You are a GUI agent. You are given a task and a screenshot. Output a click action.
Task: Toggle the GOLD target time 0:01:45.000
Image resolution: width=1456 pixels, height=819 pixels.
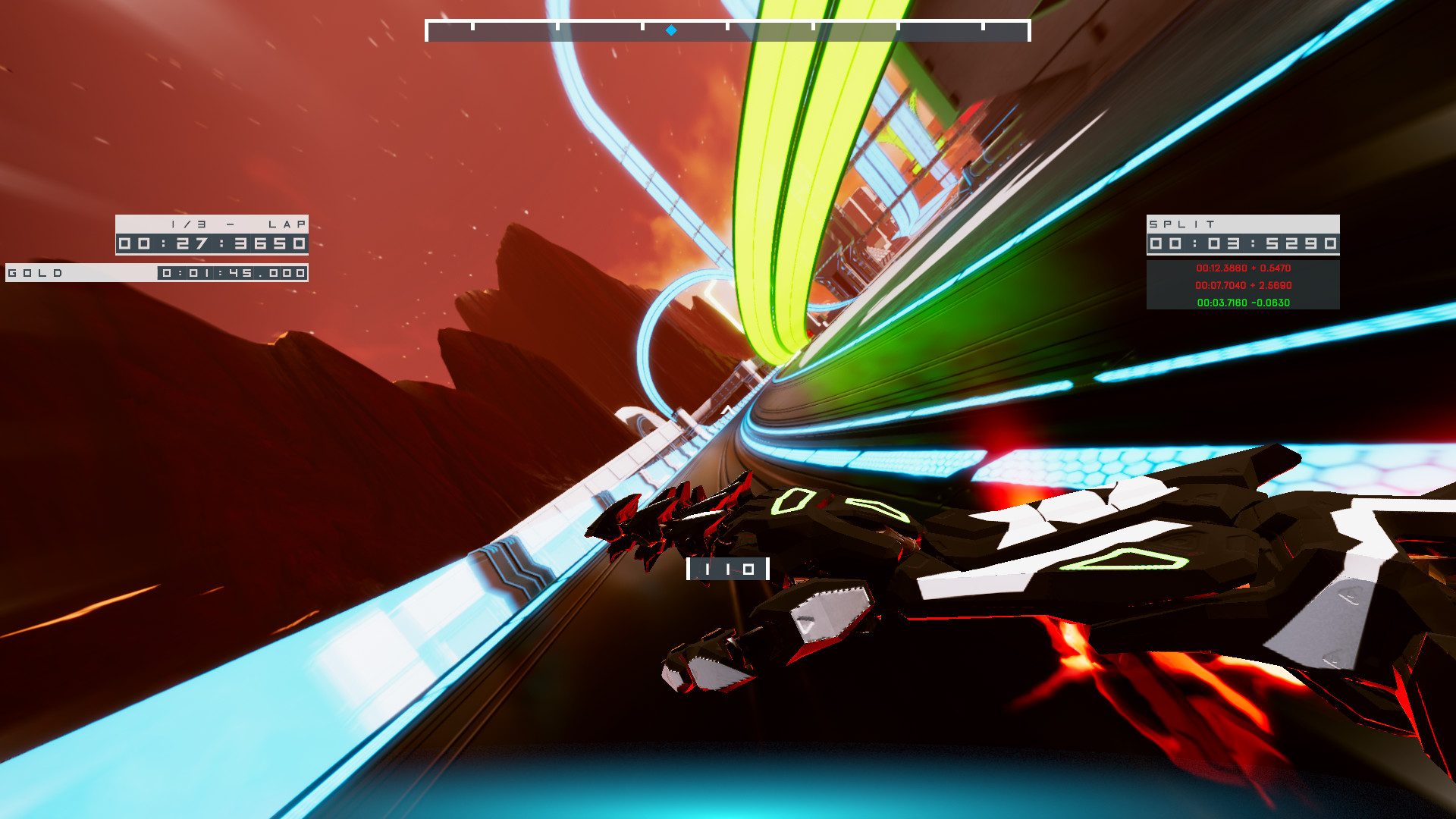[231, 274]
